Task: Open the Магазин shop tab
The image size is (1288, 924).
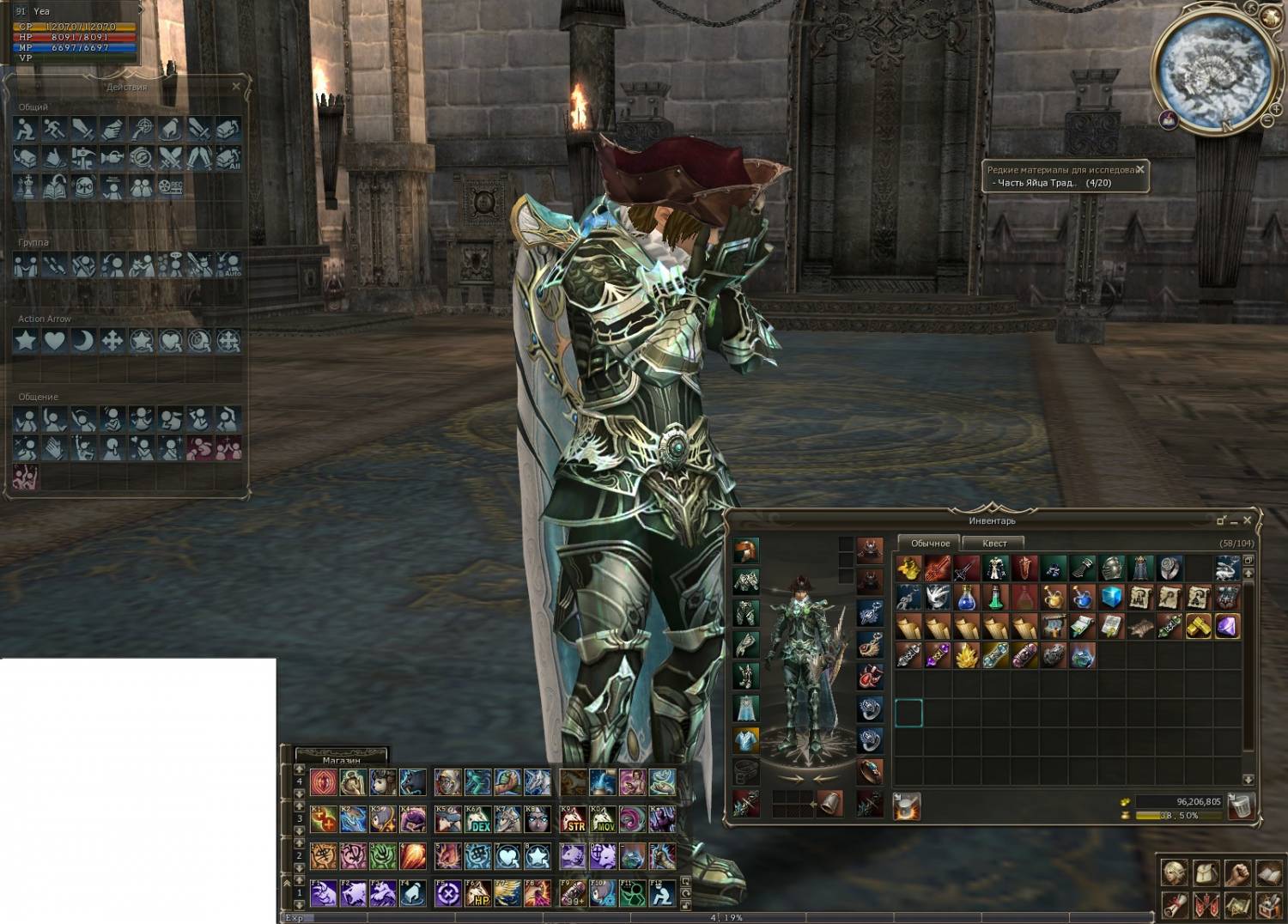Action: [x=341, y=759]
